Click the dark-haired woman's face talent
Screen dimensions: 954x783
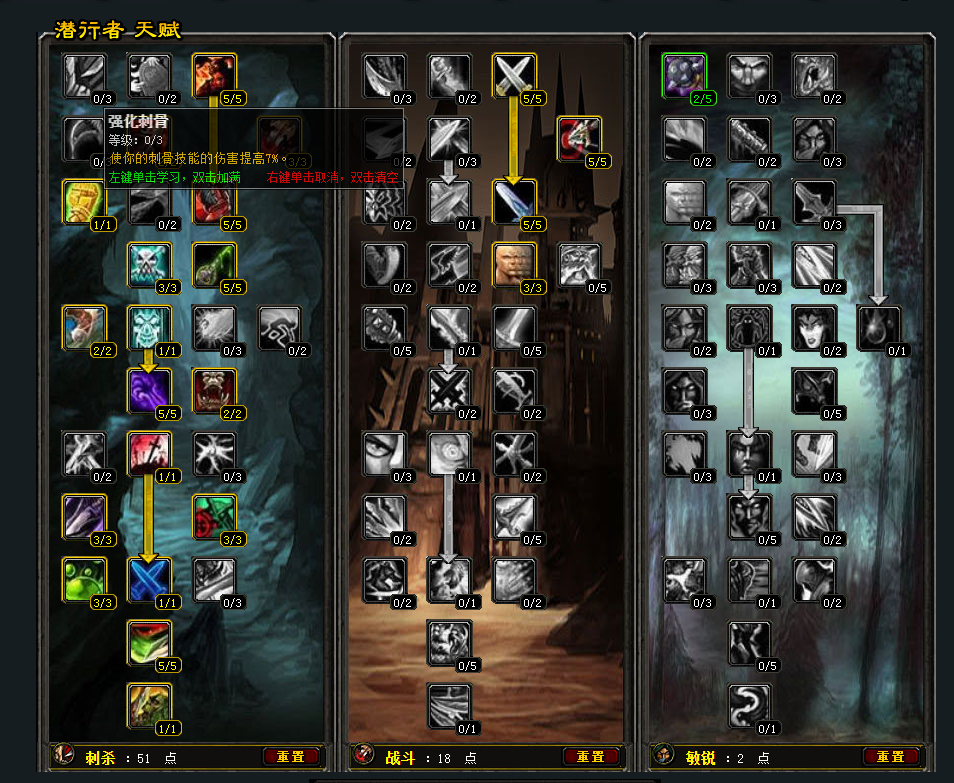tap(814, 327)
